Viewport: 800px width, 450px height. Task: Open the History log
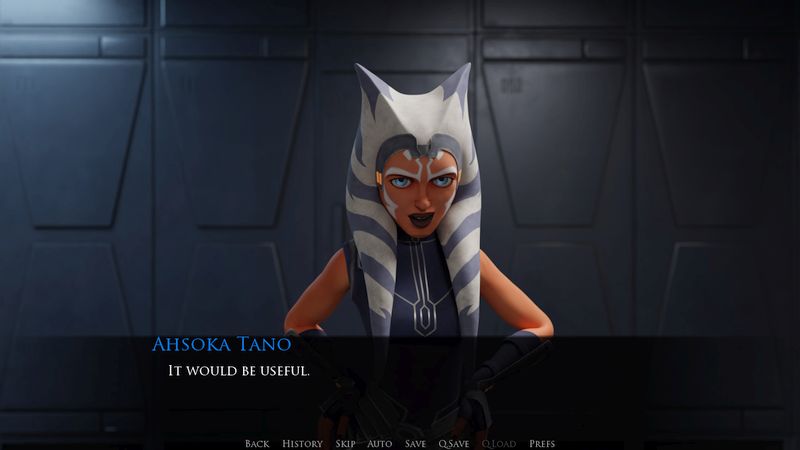click(x=302, y=443)
